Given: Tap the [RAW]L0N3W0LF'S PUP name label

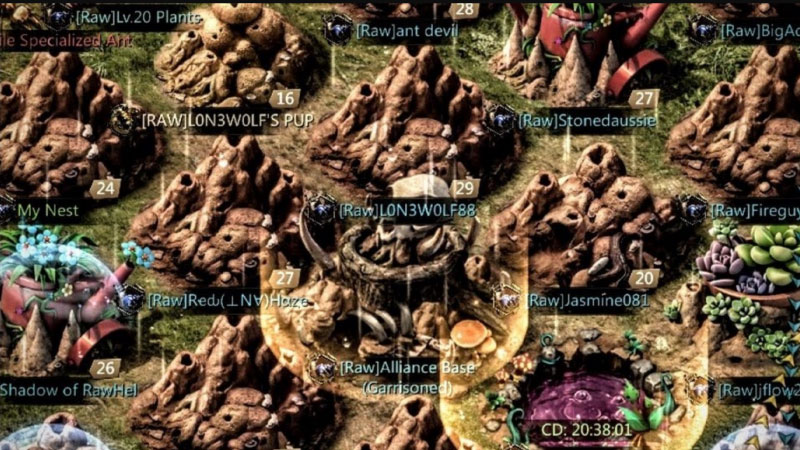Looking at the screenshot, I should (x=228, y=120).
